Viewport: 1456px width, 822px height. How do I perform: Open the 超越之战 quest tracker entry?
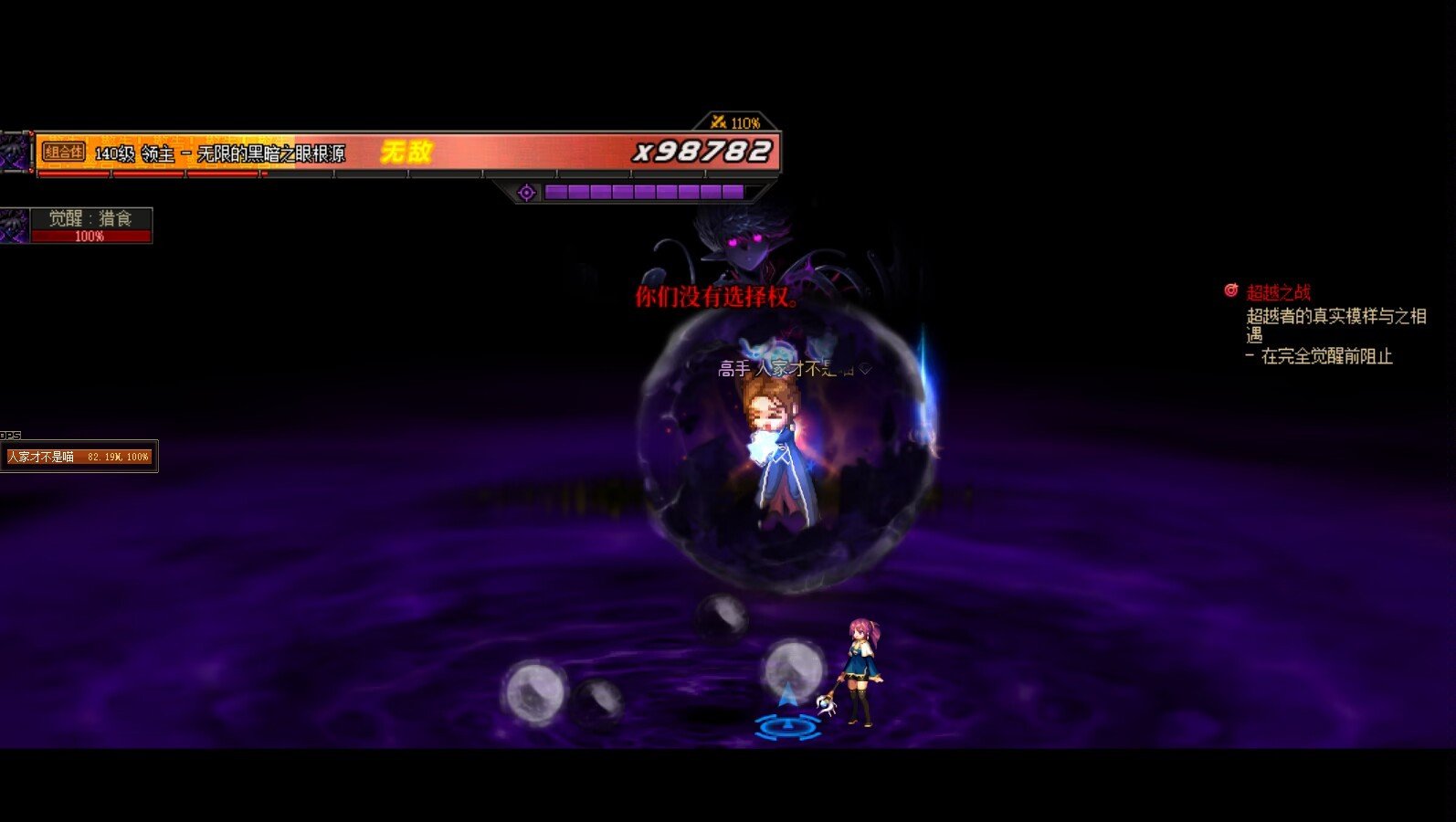(x=1278, y=292)
